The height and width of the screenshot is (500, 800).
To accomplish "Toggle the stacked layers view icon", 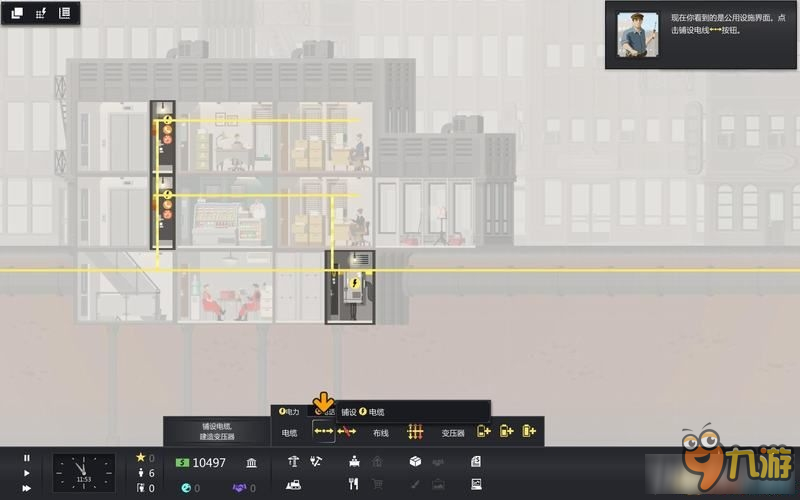I will tap(17, 13).
